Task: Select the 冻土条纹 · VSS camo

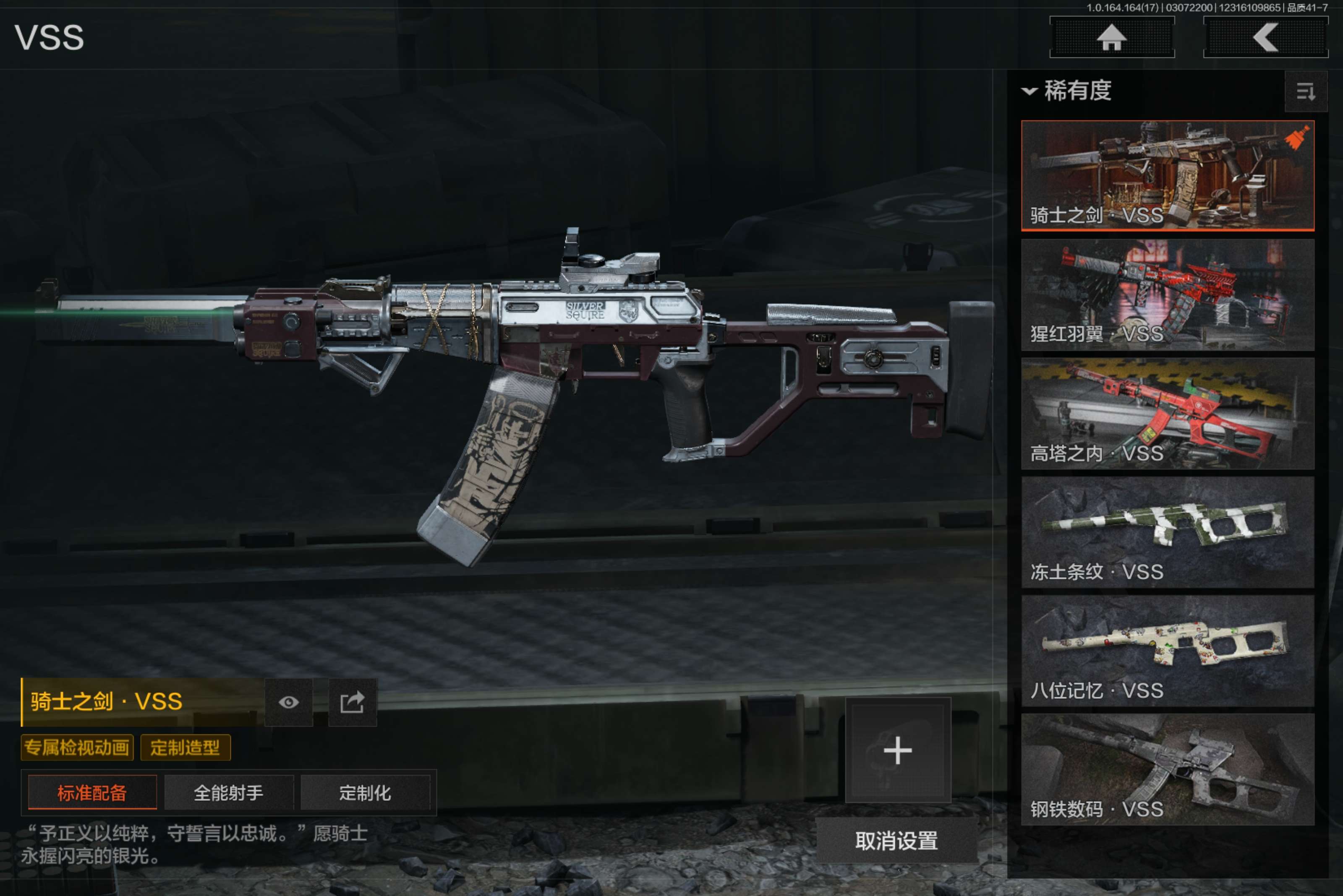Action: pos(1167,532)
